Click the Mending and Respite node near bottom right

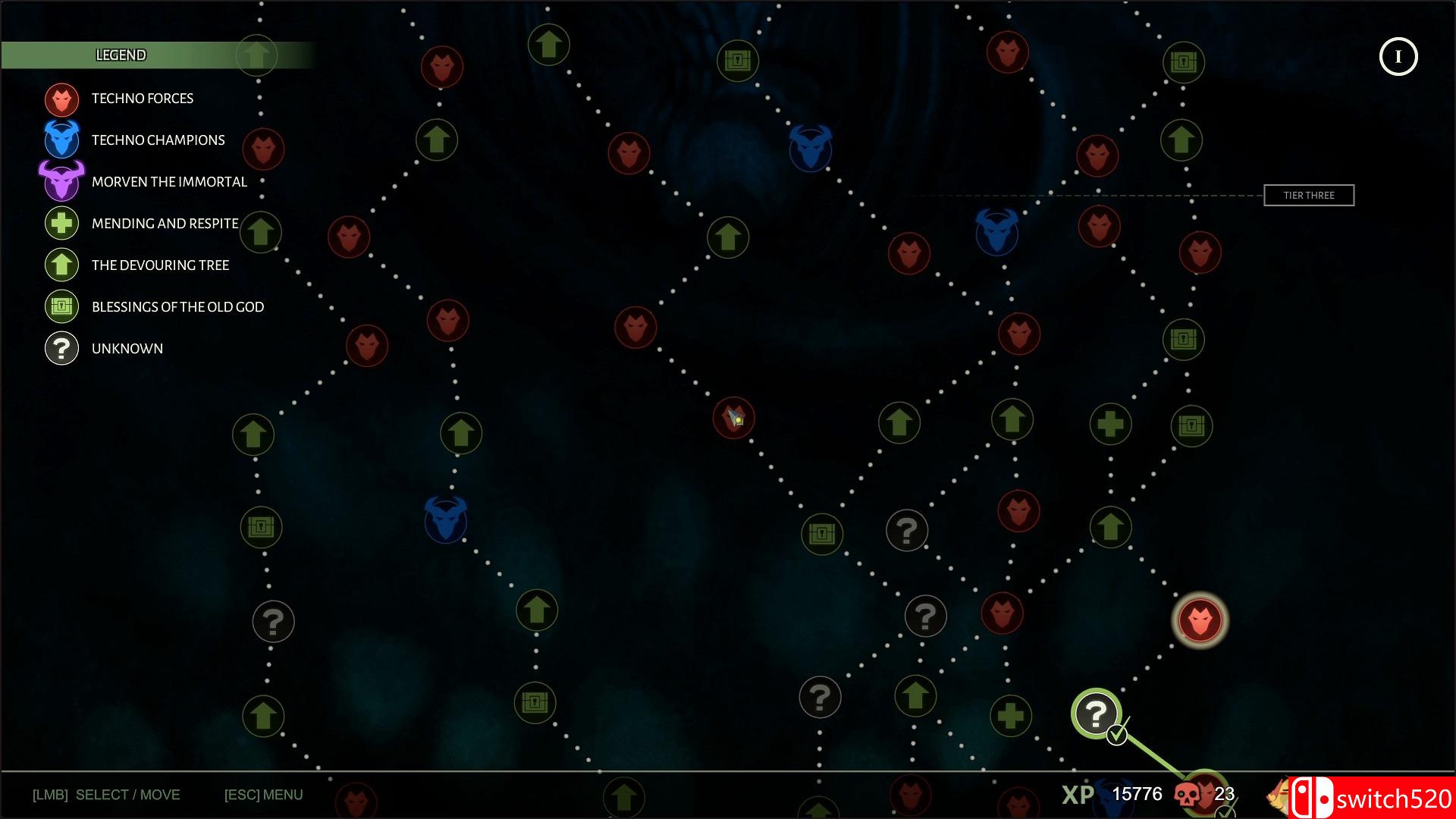pyautogui.click(x=1012, y=716)
